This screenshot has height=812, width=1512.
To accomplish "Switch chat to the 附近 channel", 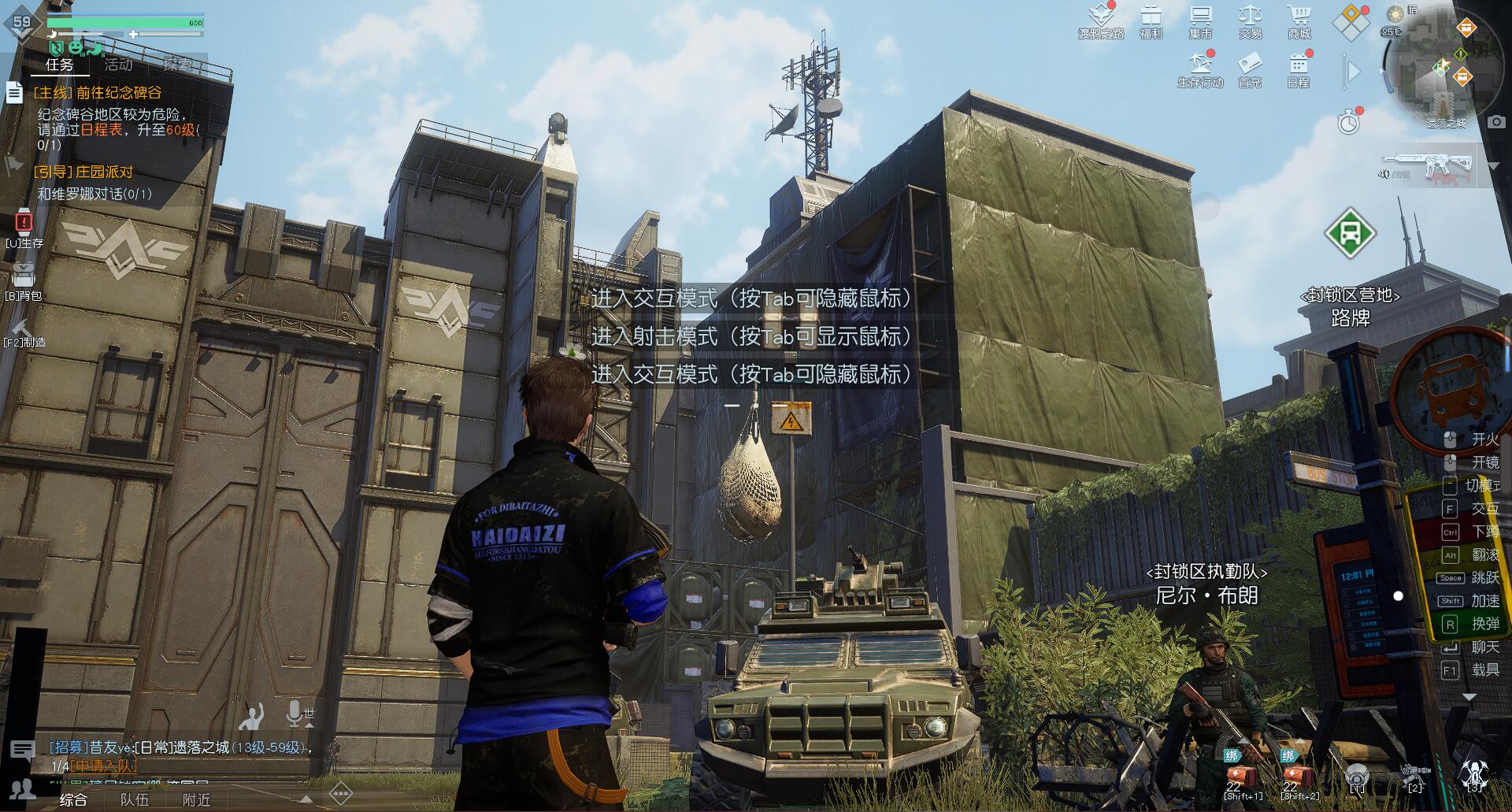I will point(196,800).
